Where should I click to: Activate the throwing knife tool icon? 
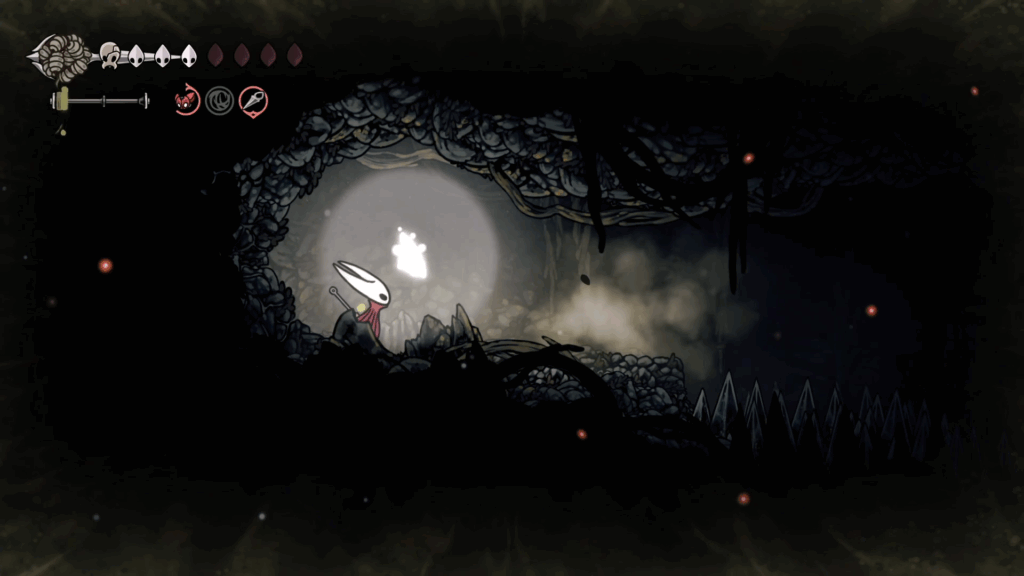253,100
